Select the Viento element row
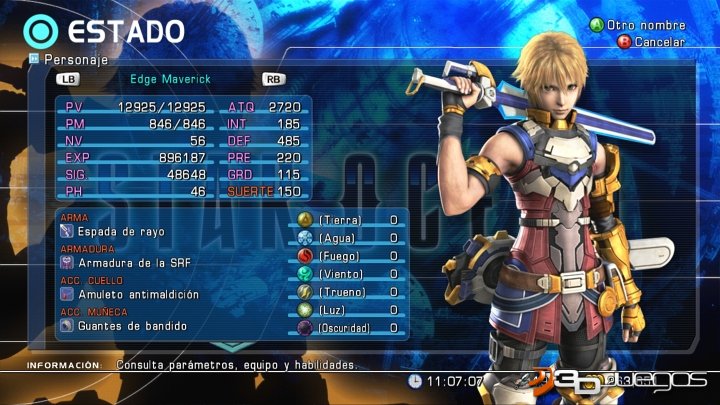The width and height of the screenshot is (720, 405). (351, 274)
